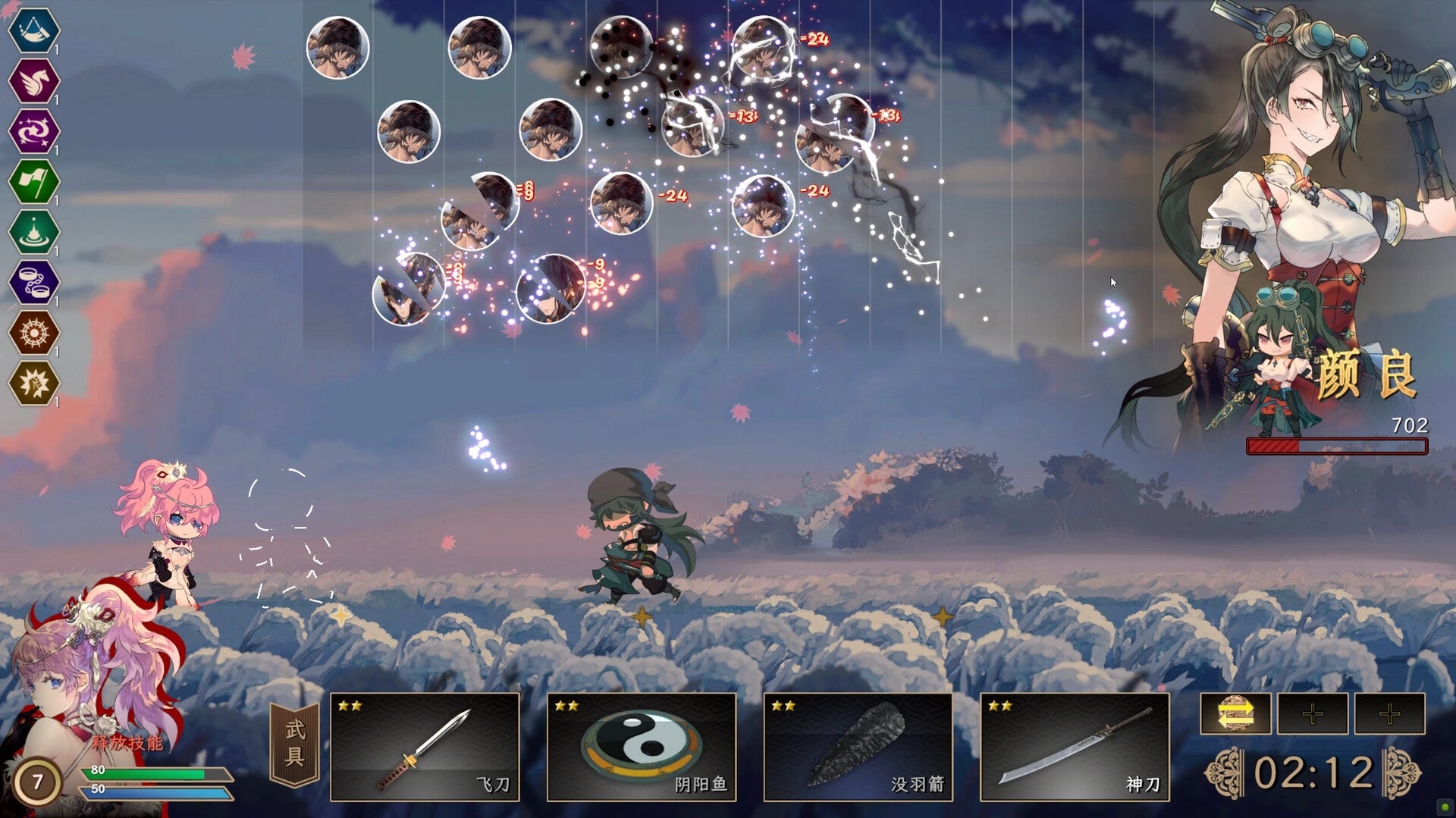The height and width of the screenshot is (818, 1456).
Task: Select the 没羽箭 stone dart weapon
Action: point(857,747)
